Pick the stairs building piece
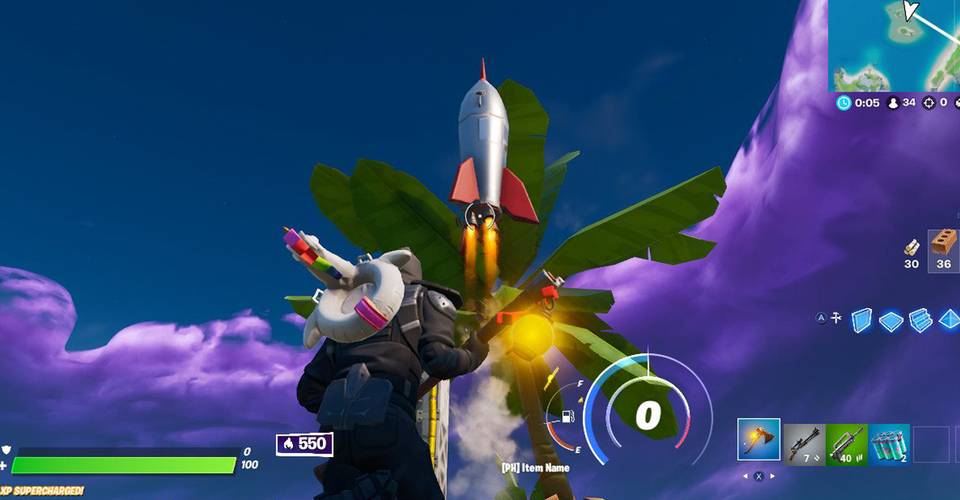 pyautogui.click(x=920, y=320)
